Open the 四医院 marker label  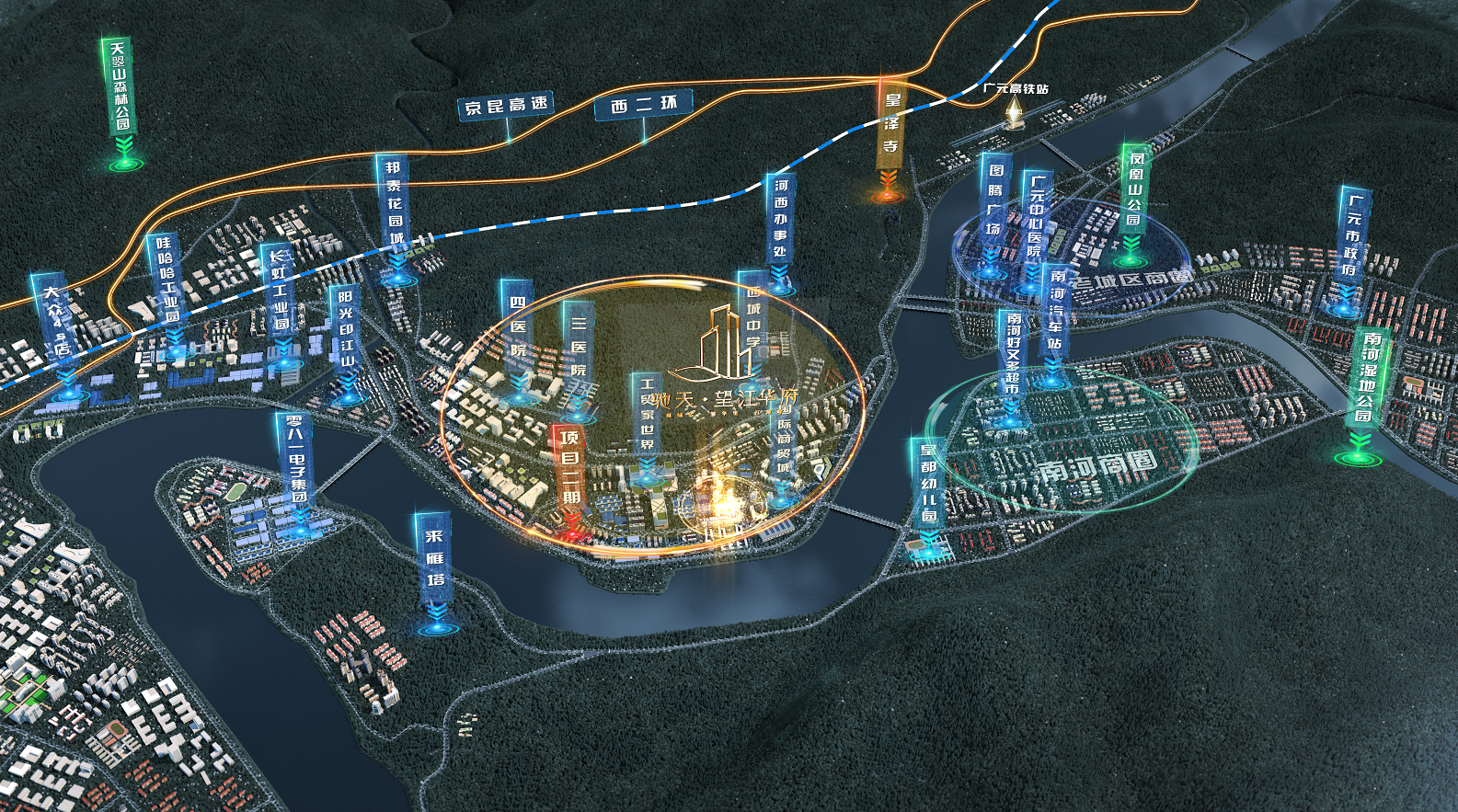tap(518, 327)
